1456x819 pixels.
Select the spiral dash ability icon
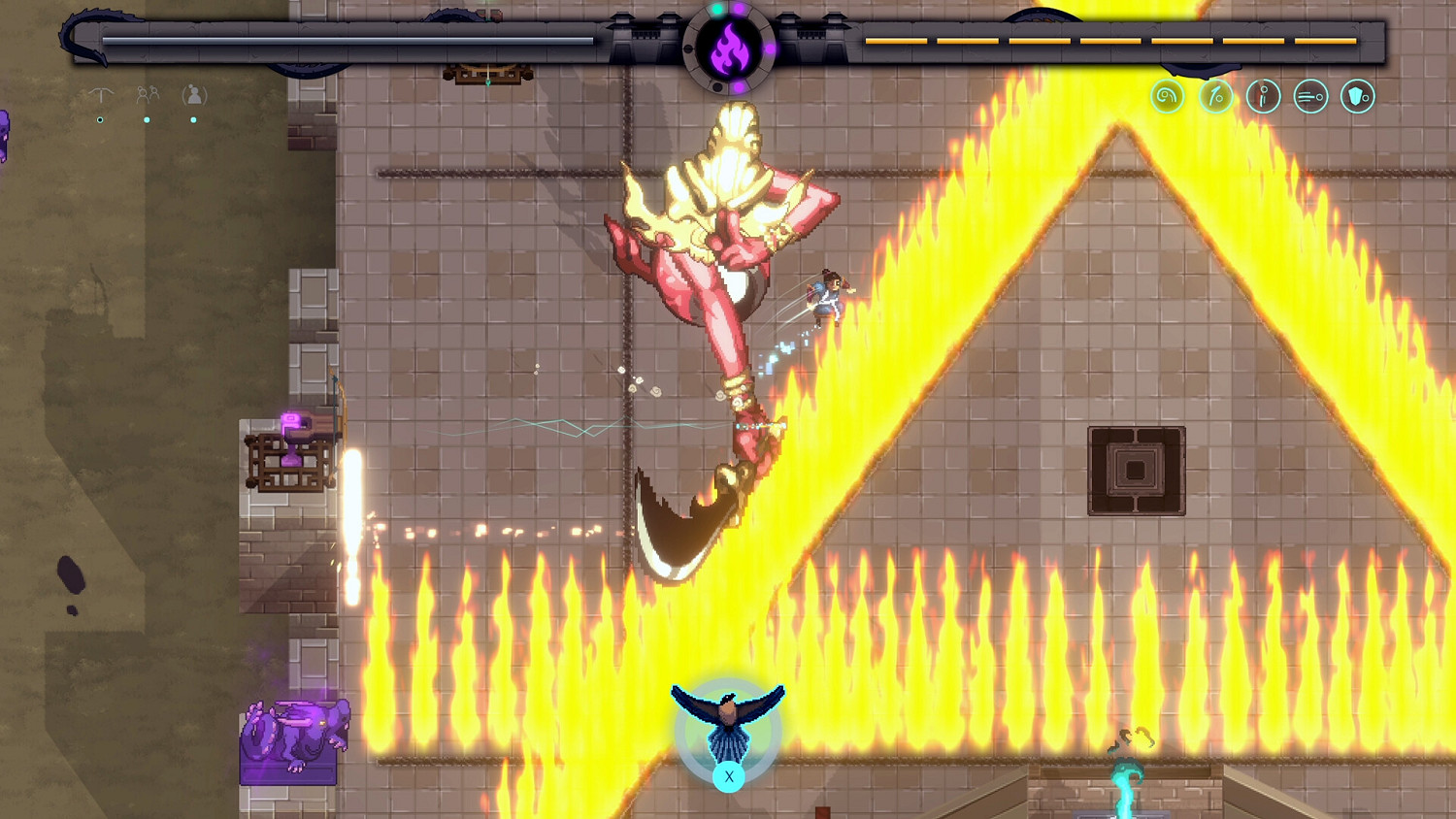coord(1168,96)
